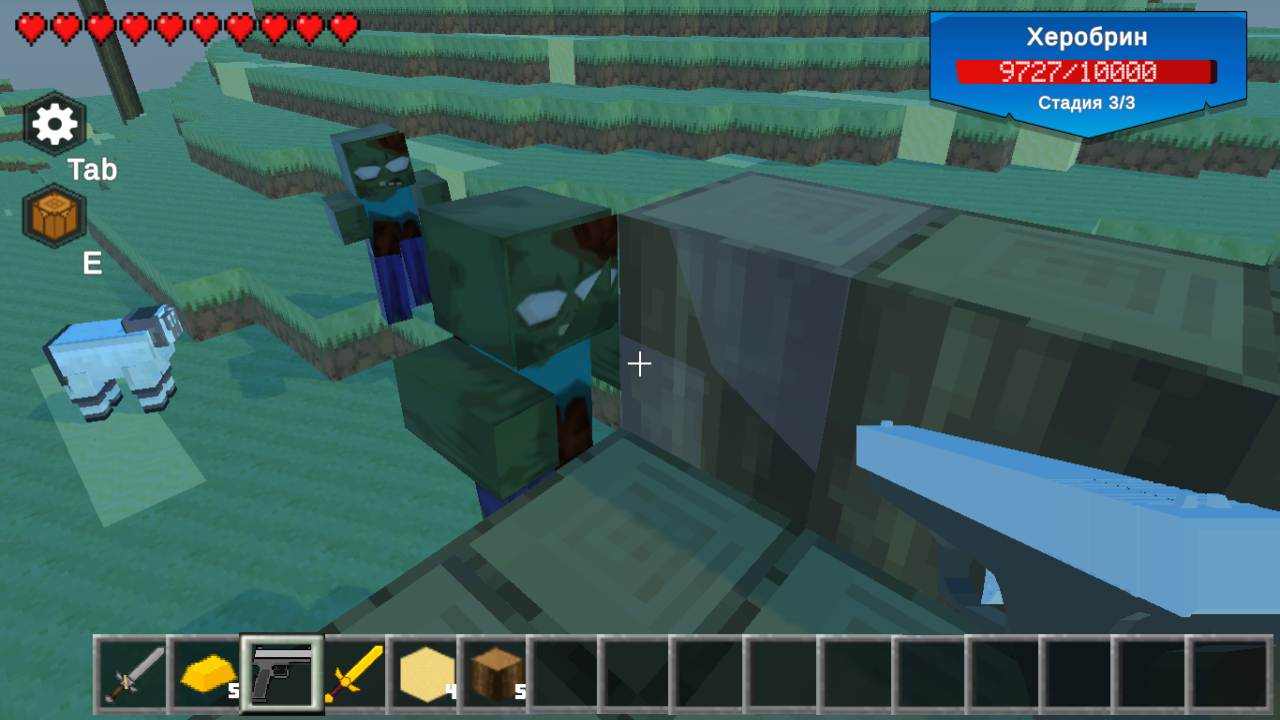The width and height of the screenshot is (1280, 720).
Task: Click the Херобрин boss name banner
Action: click(x=1085, y=37)
